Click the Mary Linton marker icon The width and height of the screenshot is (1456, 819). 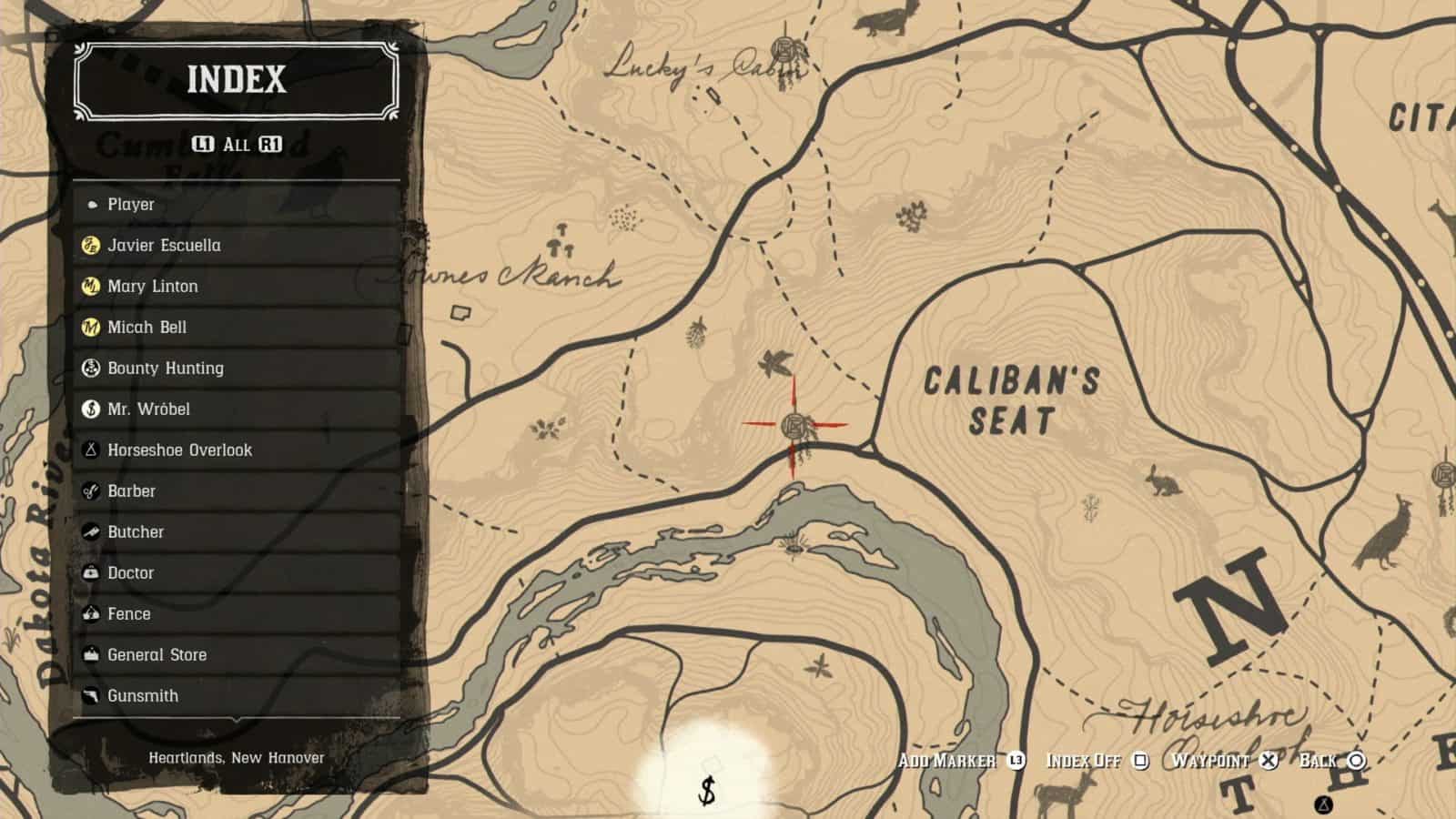point(90,286)
